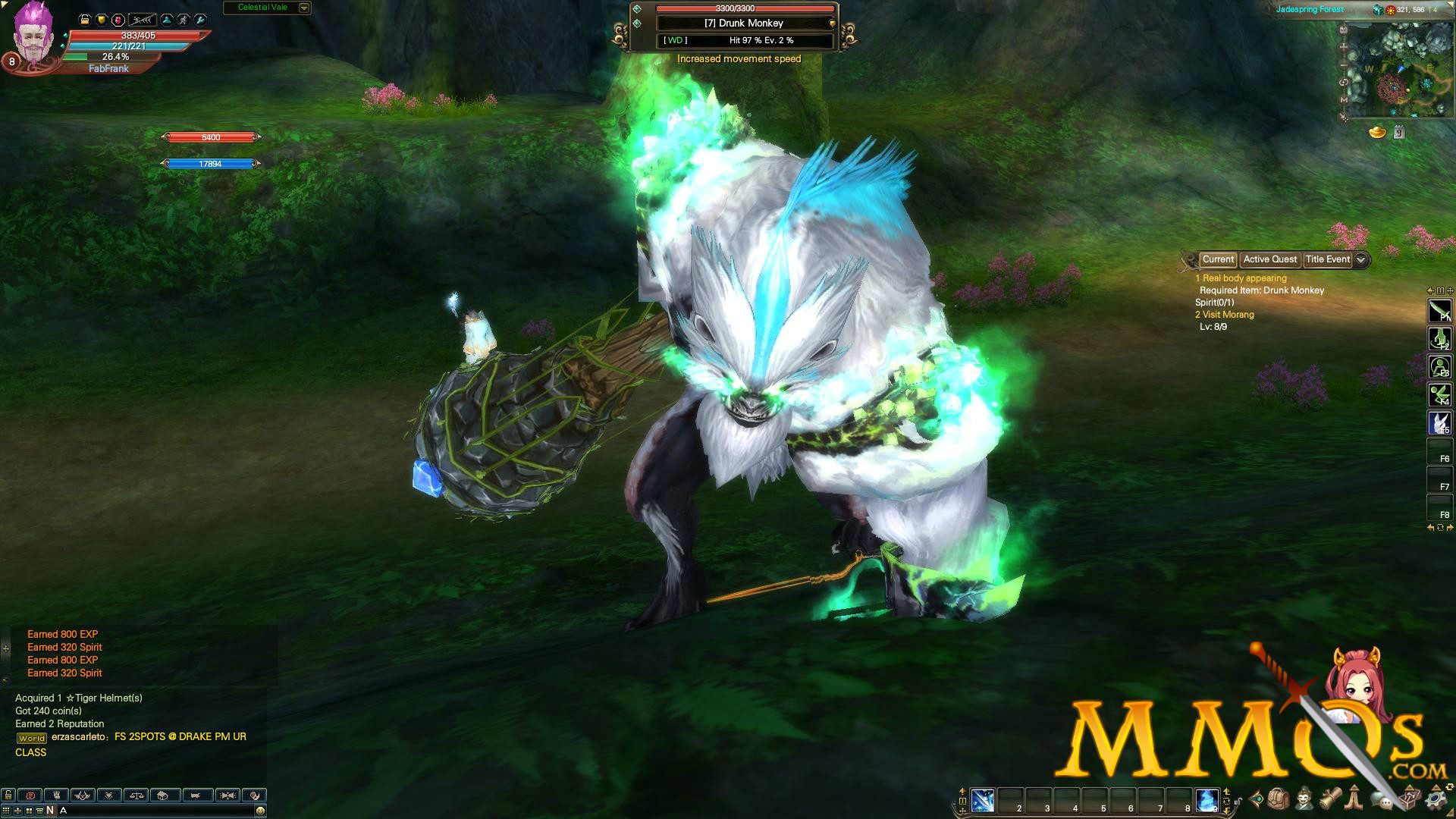1456x819 pixels.
Task: Switch to the Title Event tab
Action: click(1329, 259)
